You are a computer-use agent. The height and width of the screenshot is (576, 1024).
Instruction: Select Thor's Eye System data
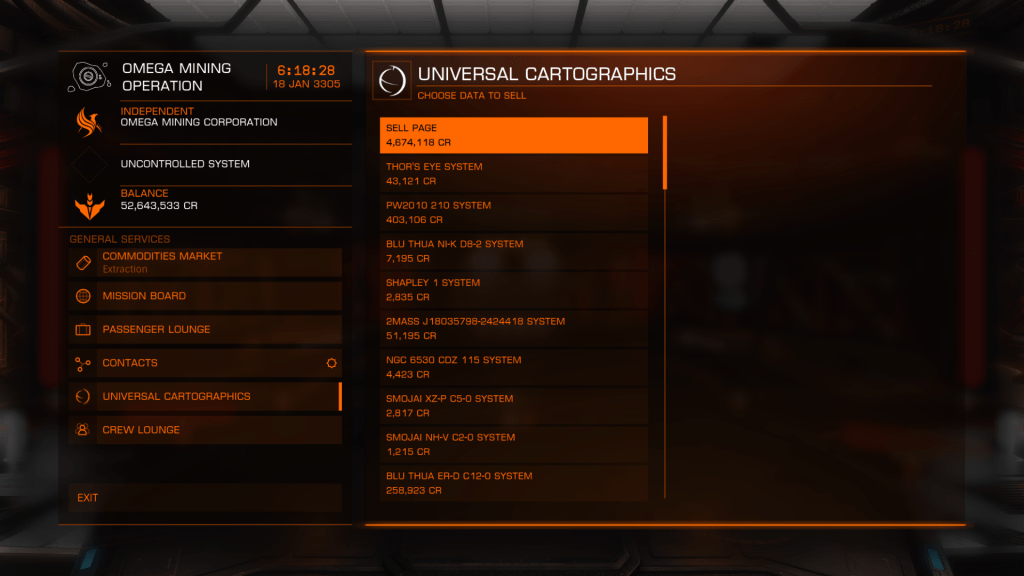point(514,174)
